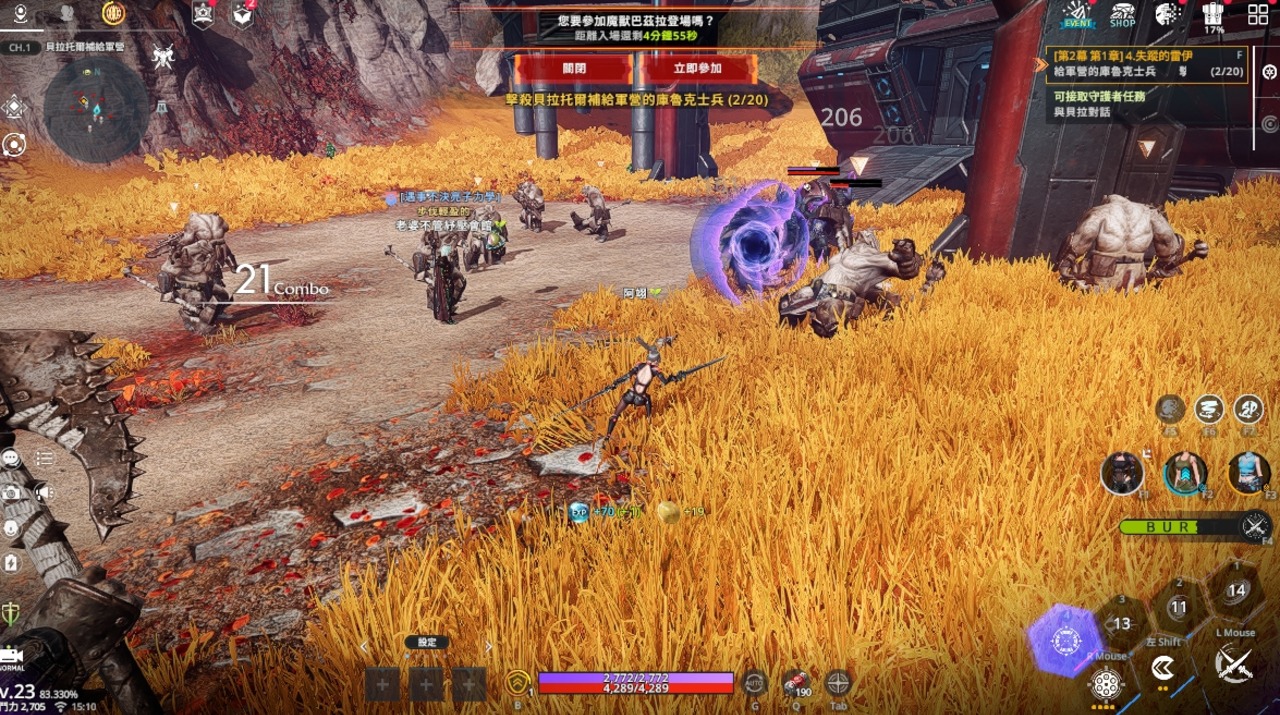Open the EVENT menu

coord(1077,14)
